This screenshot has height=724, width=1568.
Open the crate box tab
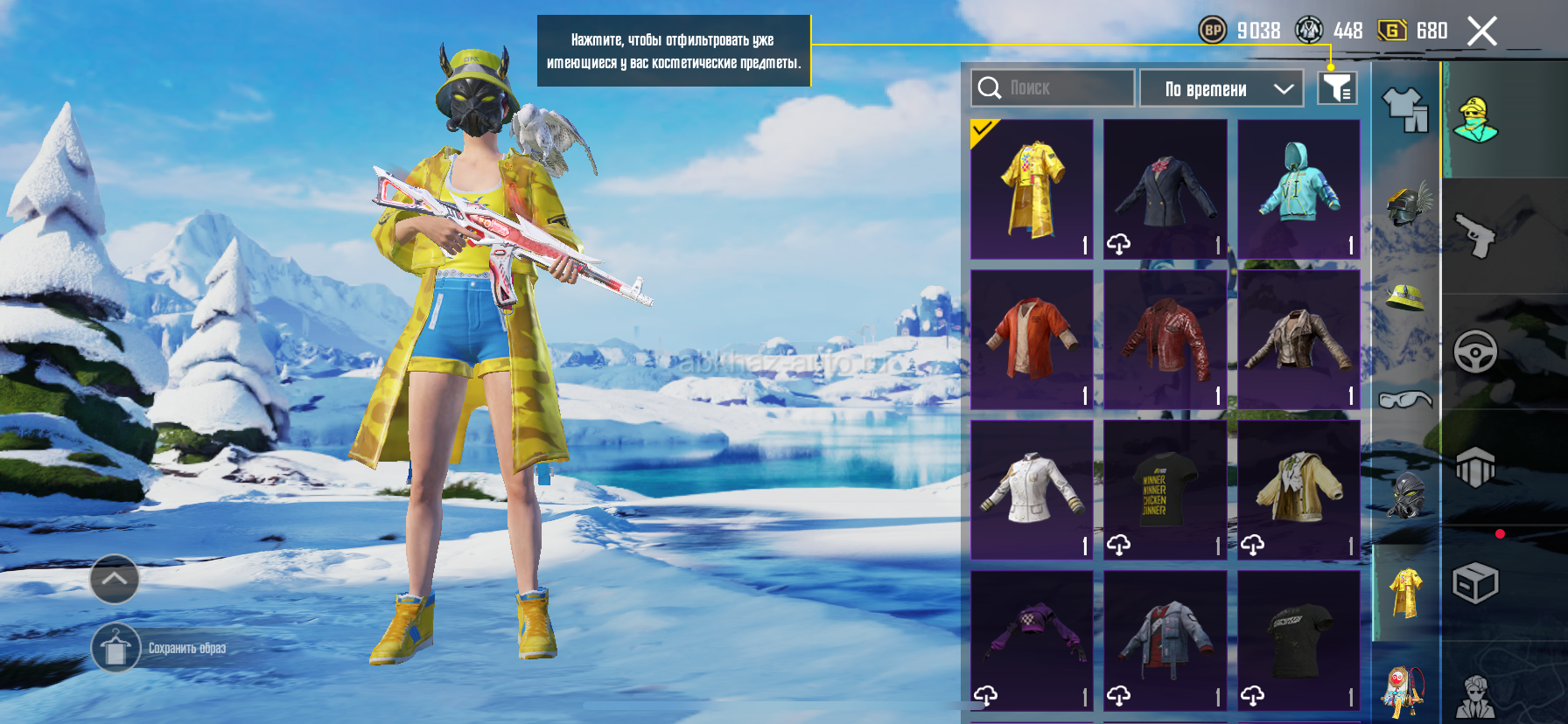1475,583
